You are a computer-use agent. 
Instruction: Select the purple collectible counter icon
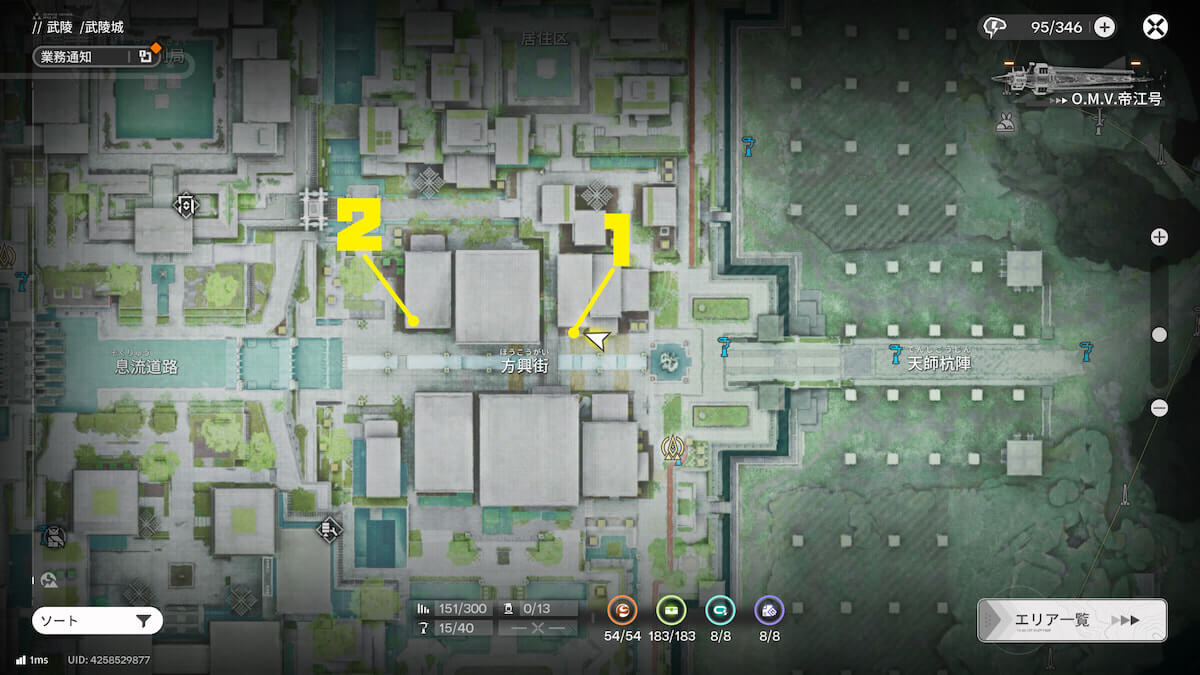(769, 610)
